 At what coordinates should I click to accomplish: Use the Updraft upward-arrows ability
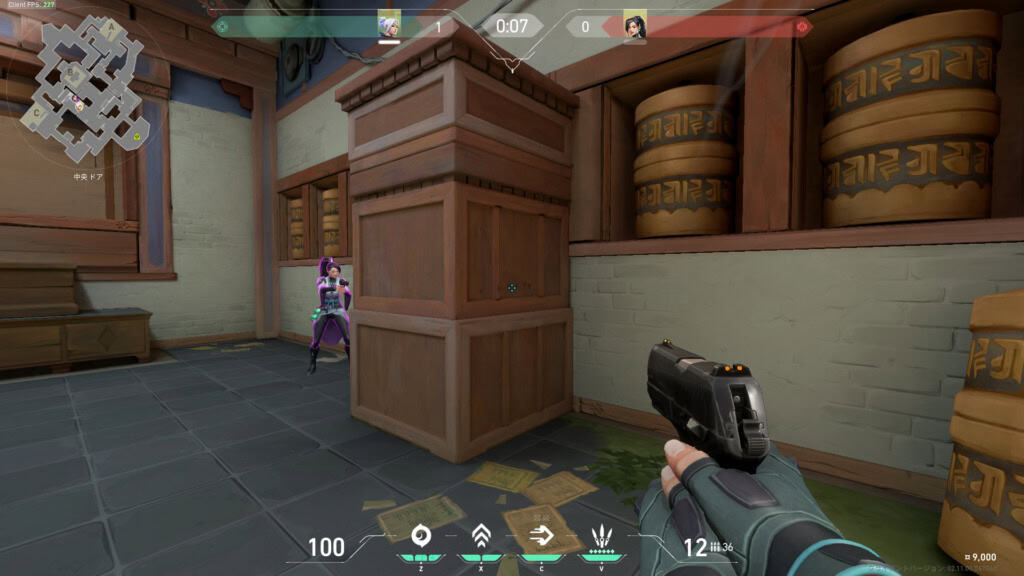pyautogui.click(x=481, y=534)
